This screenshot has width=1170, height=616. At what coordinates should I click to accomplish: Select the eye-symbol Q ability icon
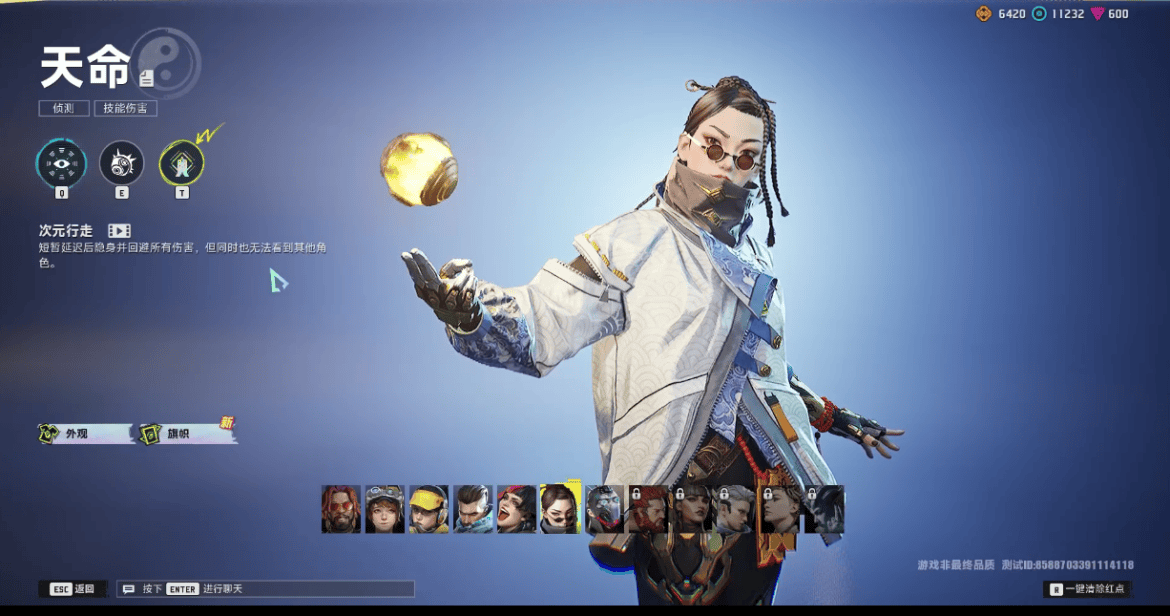click(x=61, y=163)
